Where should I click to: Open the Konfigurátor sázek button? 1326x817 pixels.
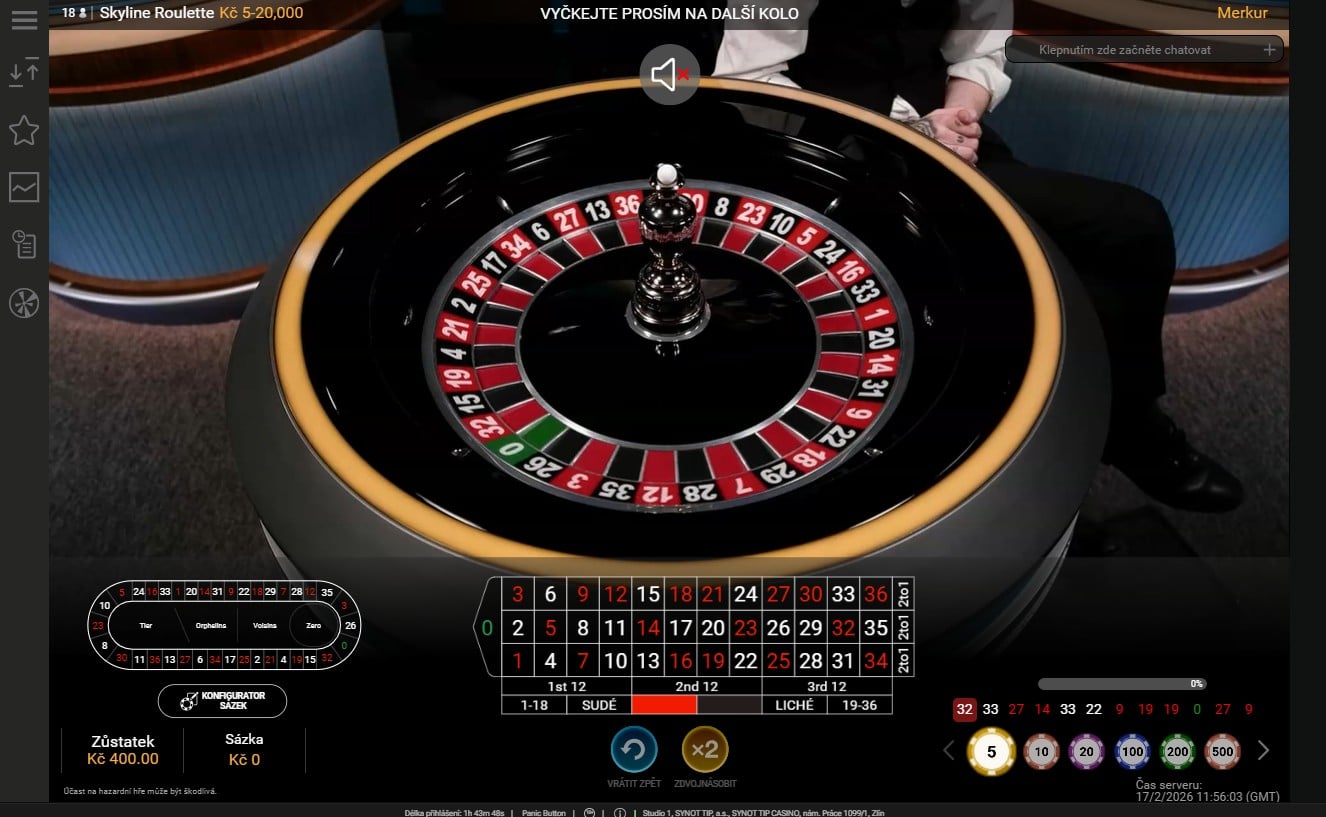point(222,701)
